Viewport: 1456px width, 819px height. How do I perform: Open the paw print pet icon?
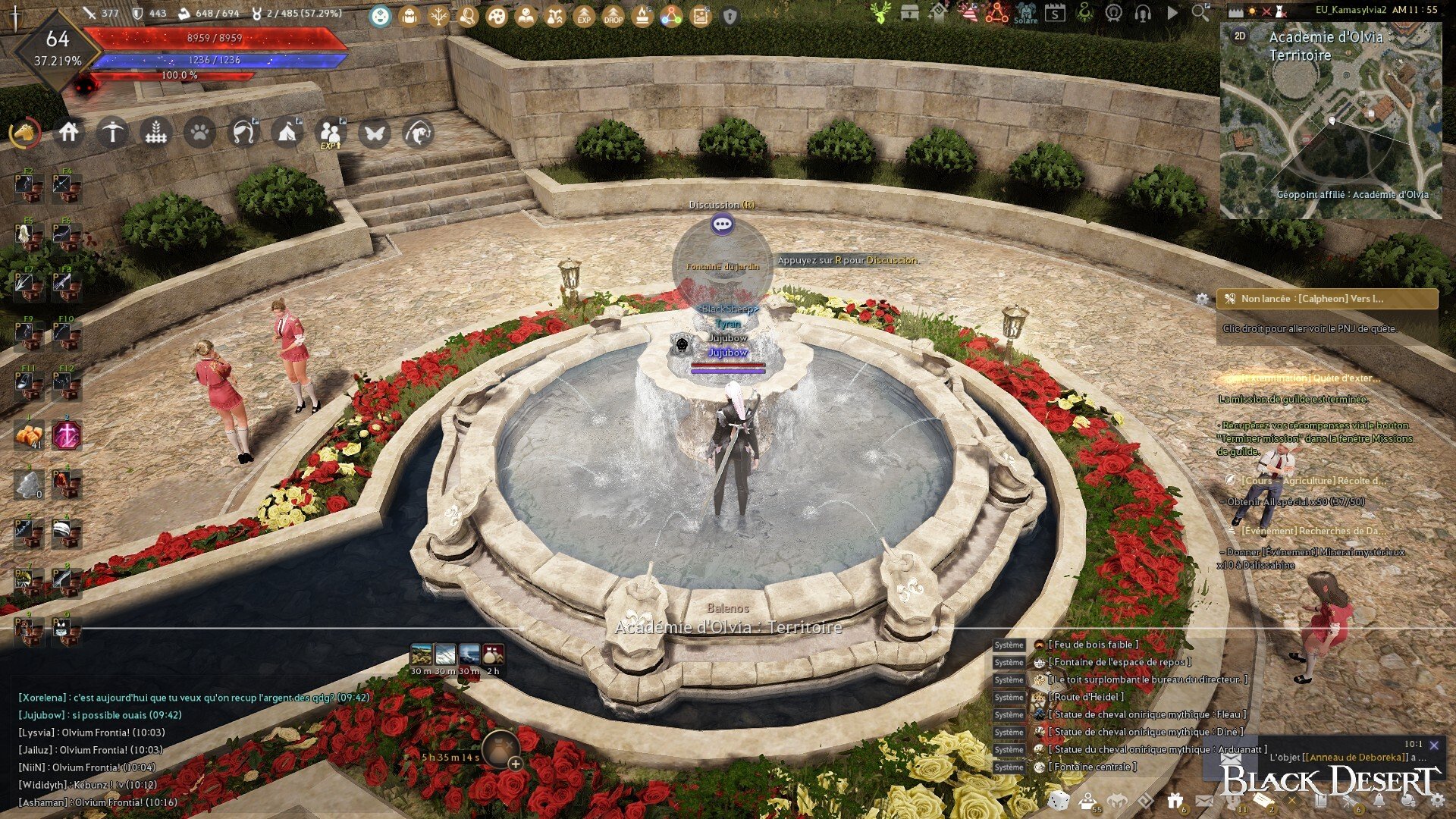tap(199, 133)
